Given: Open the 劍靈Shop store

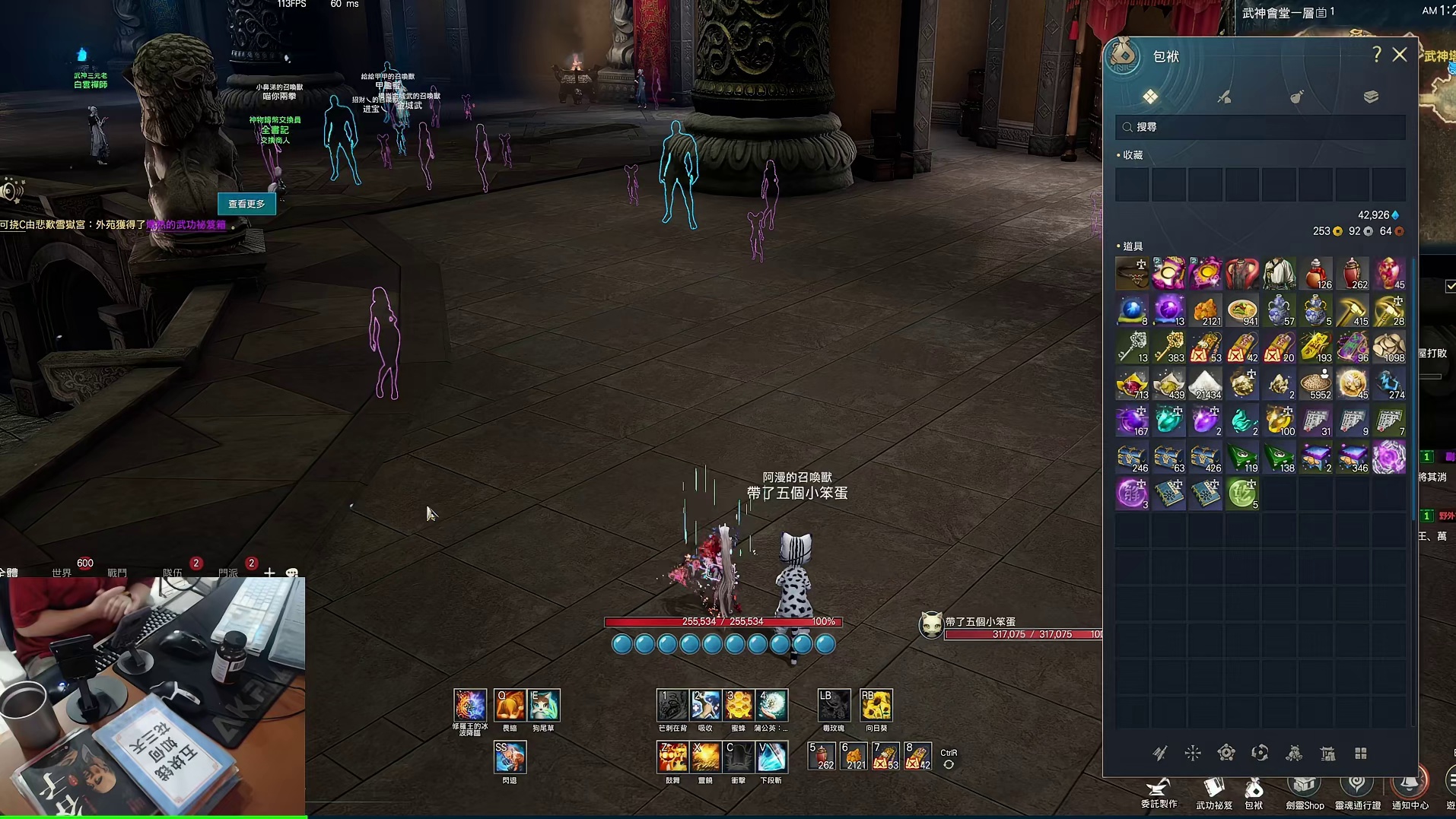Looking at the screenshot, I should [1305, 791].
